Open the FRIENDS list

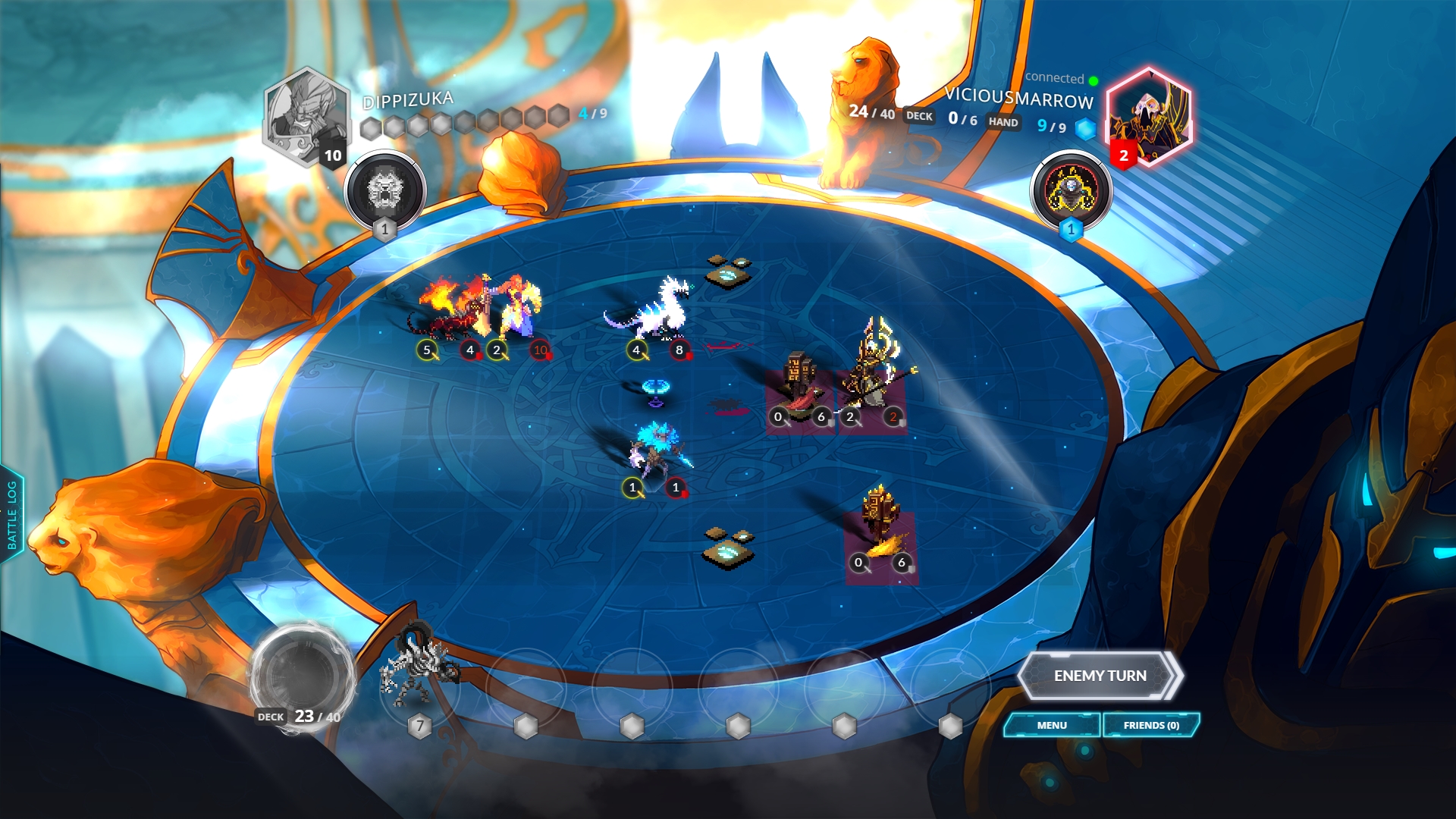(x=1151, y=725)
